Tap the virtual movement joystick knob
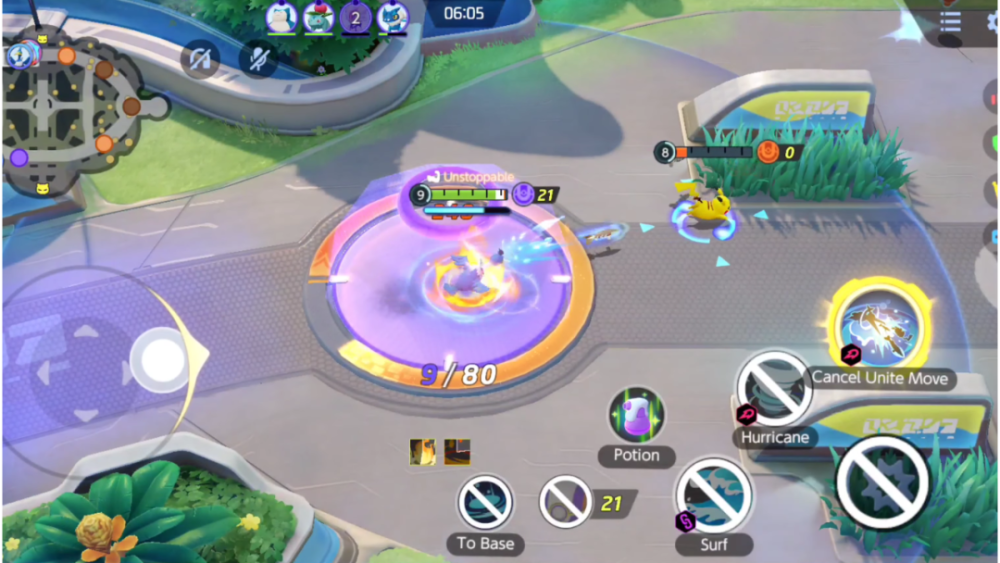 click(x=160, y=358)
